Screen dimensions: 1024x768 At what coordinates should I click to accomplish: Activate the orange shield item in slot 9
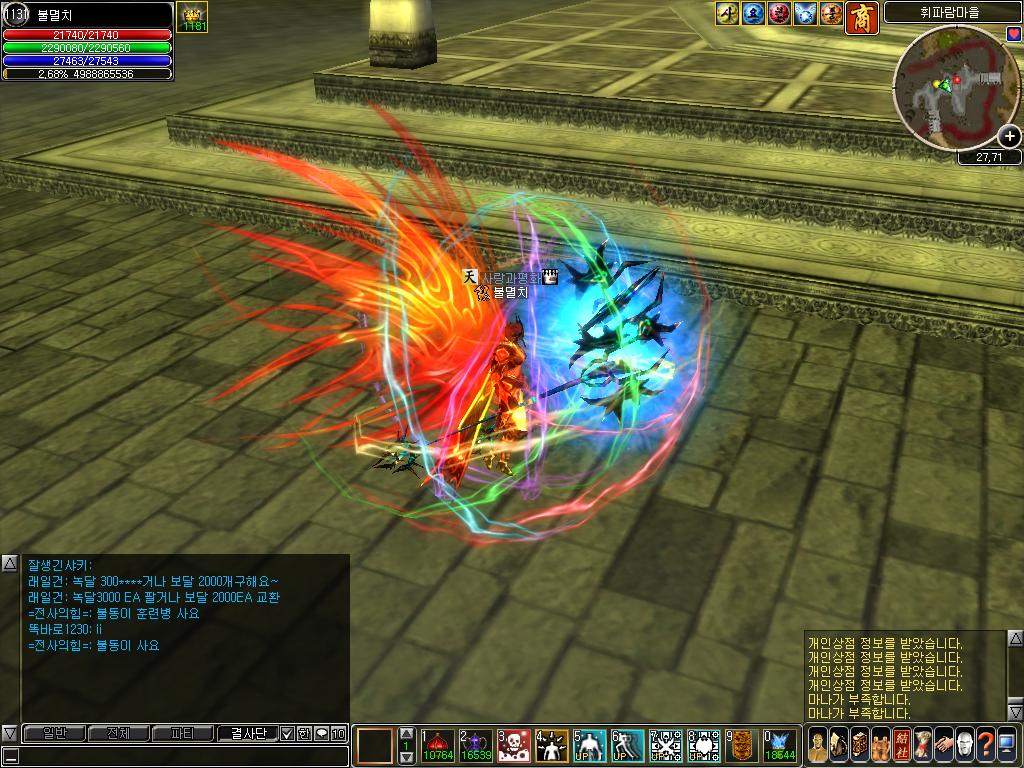click(x=741, y=746)
